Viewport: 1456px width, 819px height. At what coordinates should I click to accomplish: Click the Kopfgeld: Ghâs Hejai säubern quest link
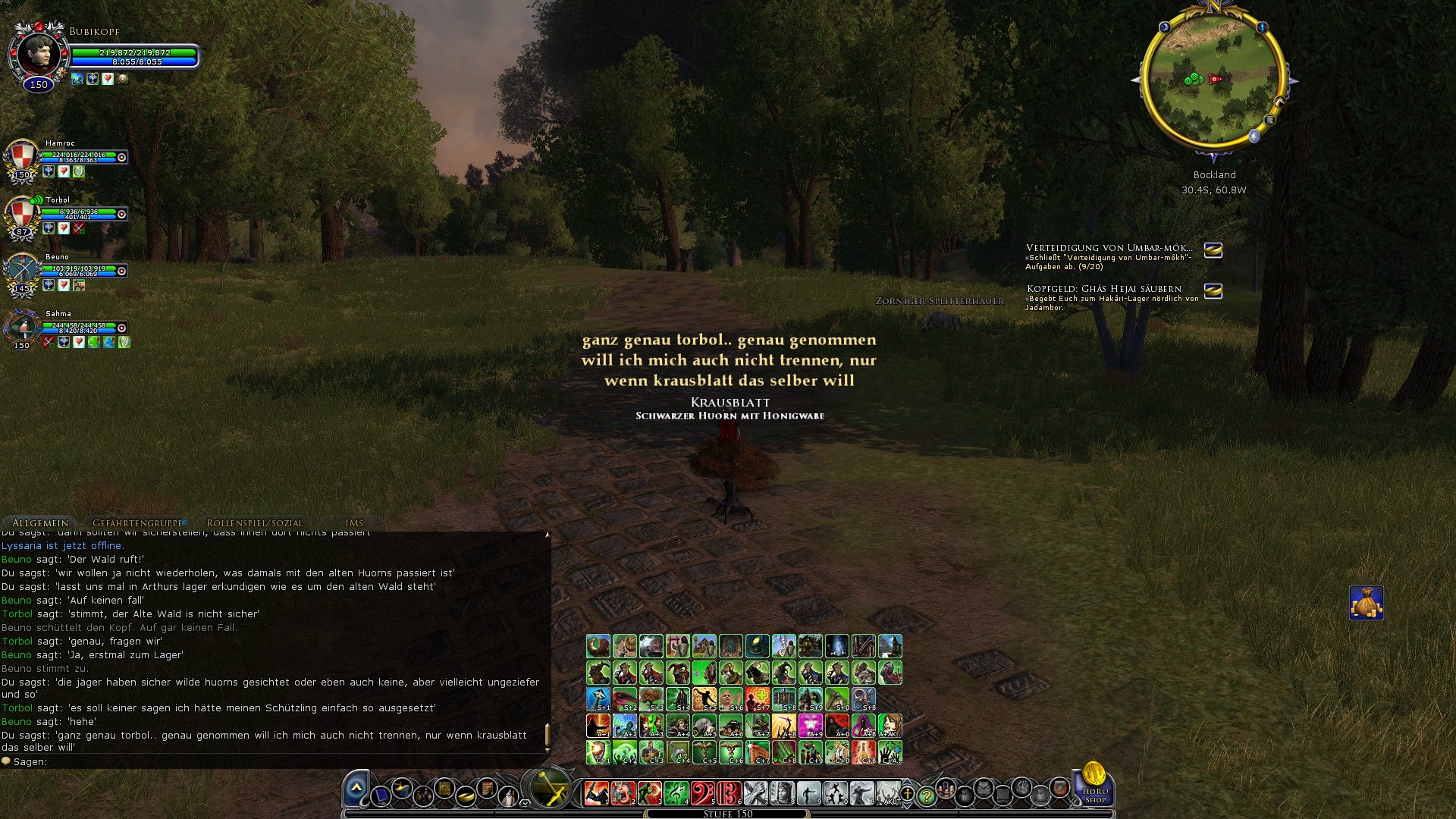pyautogui.click(x=1103, y=288)
